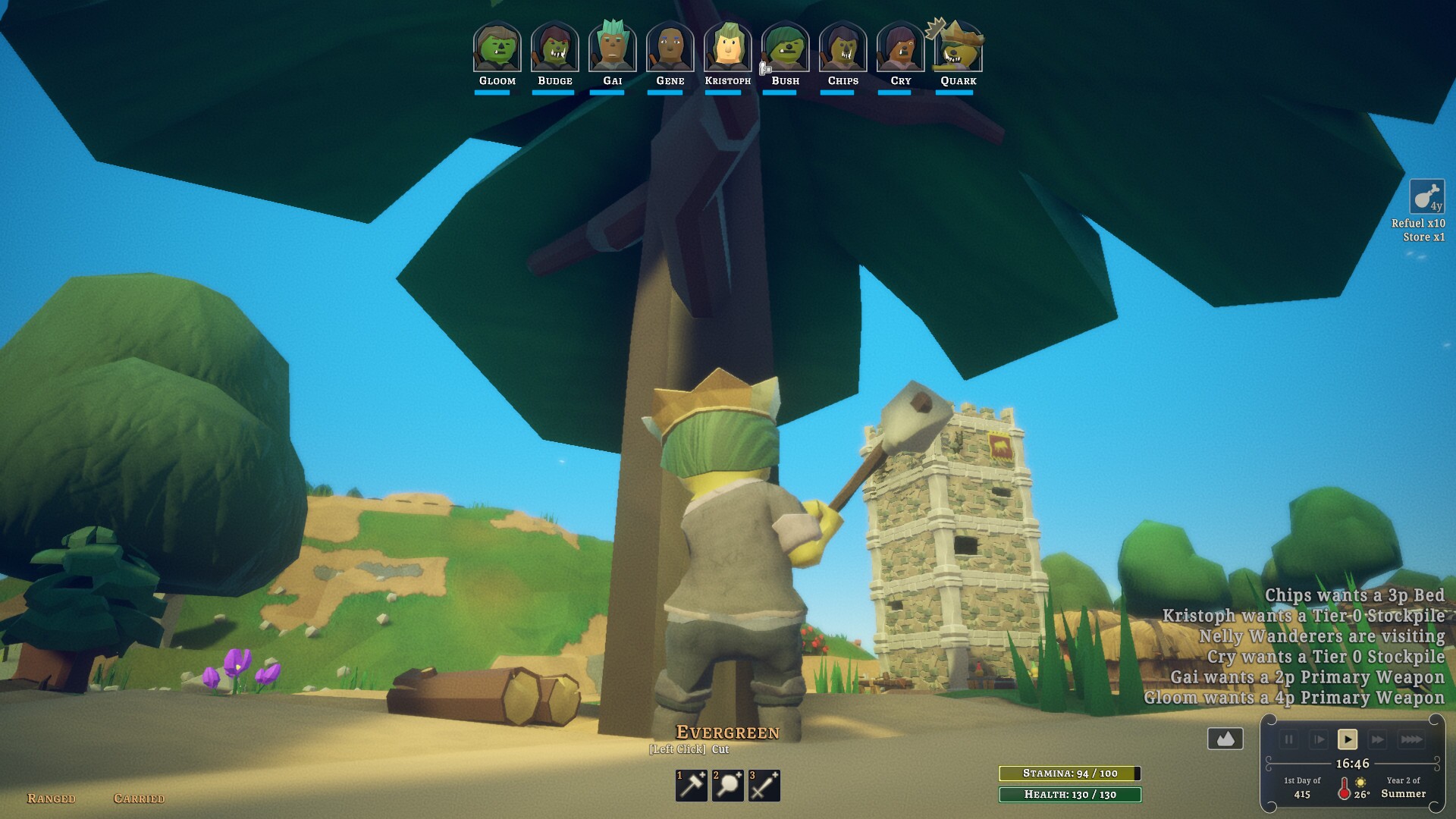Click the Health 130/130 bar

(x=1070, y=796)
